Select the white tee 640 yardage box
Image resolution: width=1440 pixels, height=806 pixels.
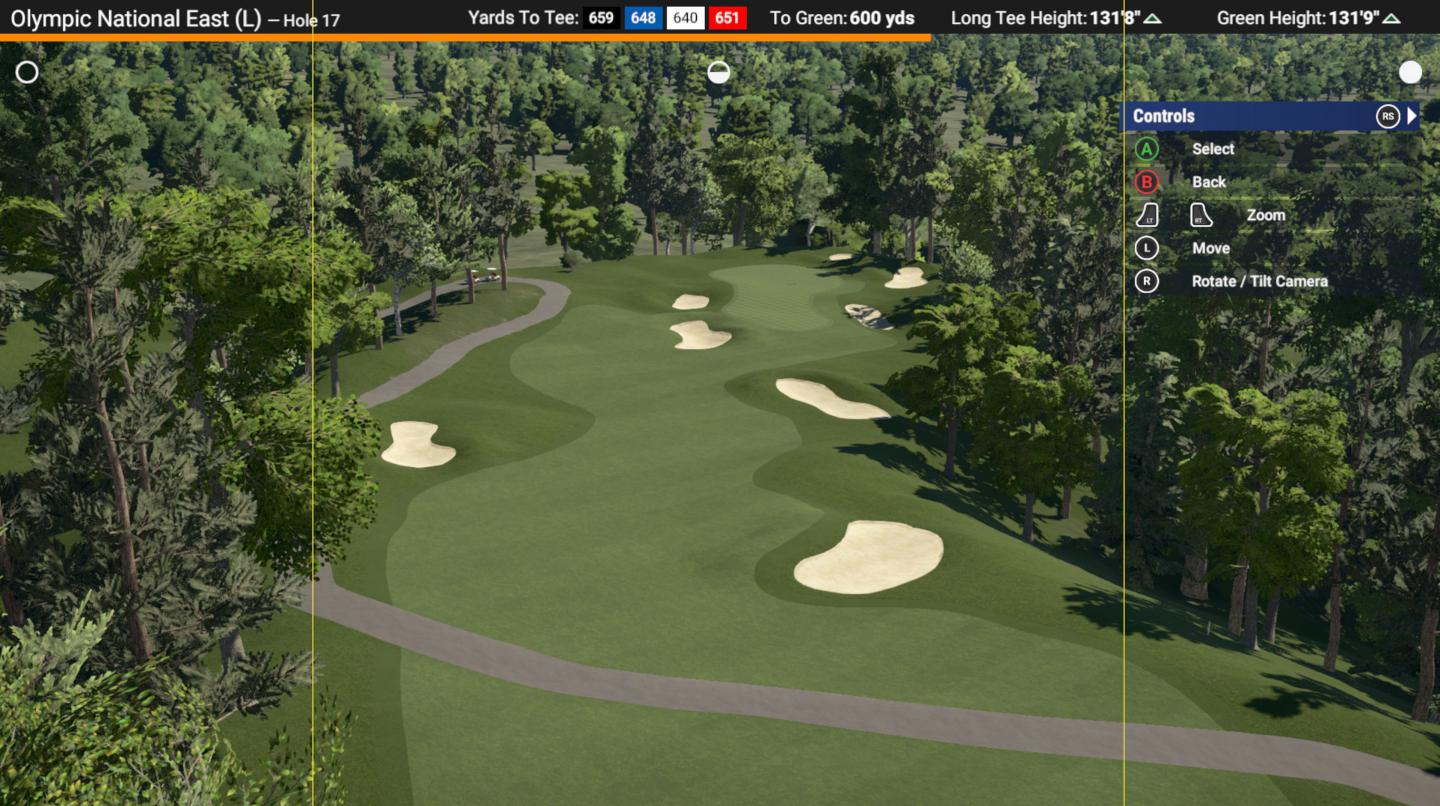(686, 18)
